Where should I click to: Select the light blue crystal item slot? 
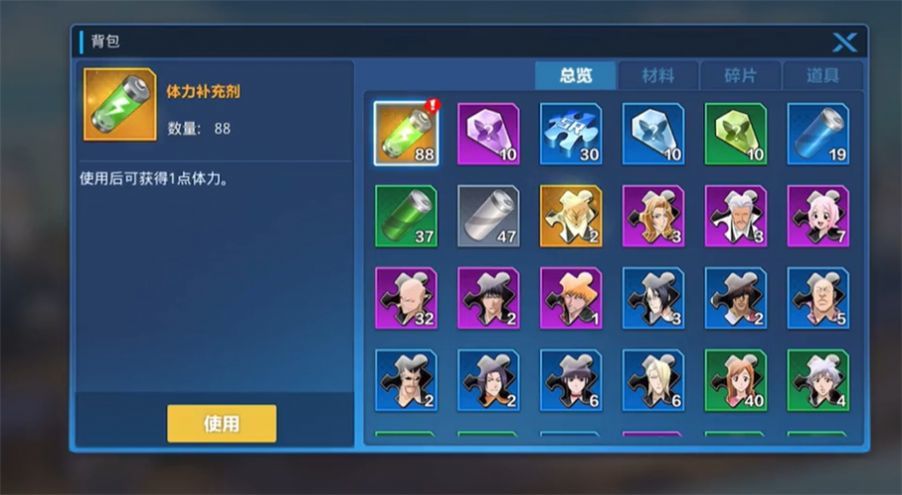(x=653, y=133)
